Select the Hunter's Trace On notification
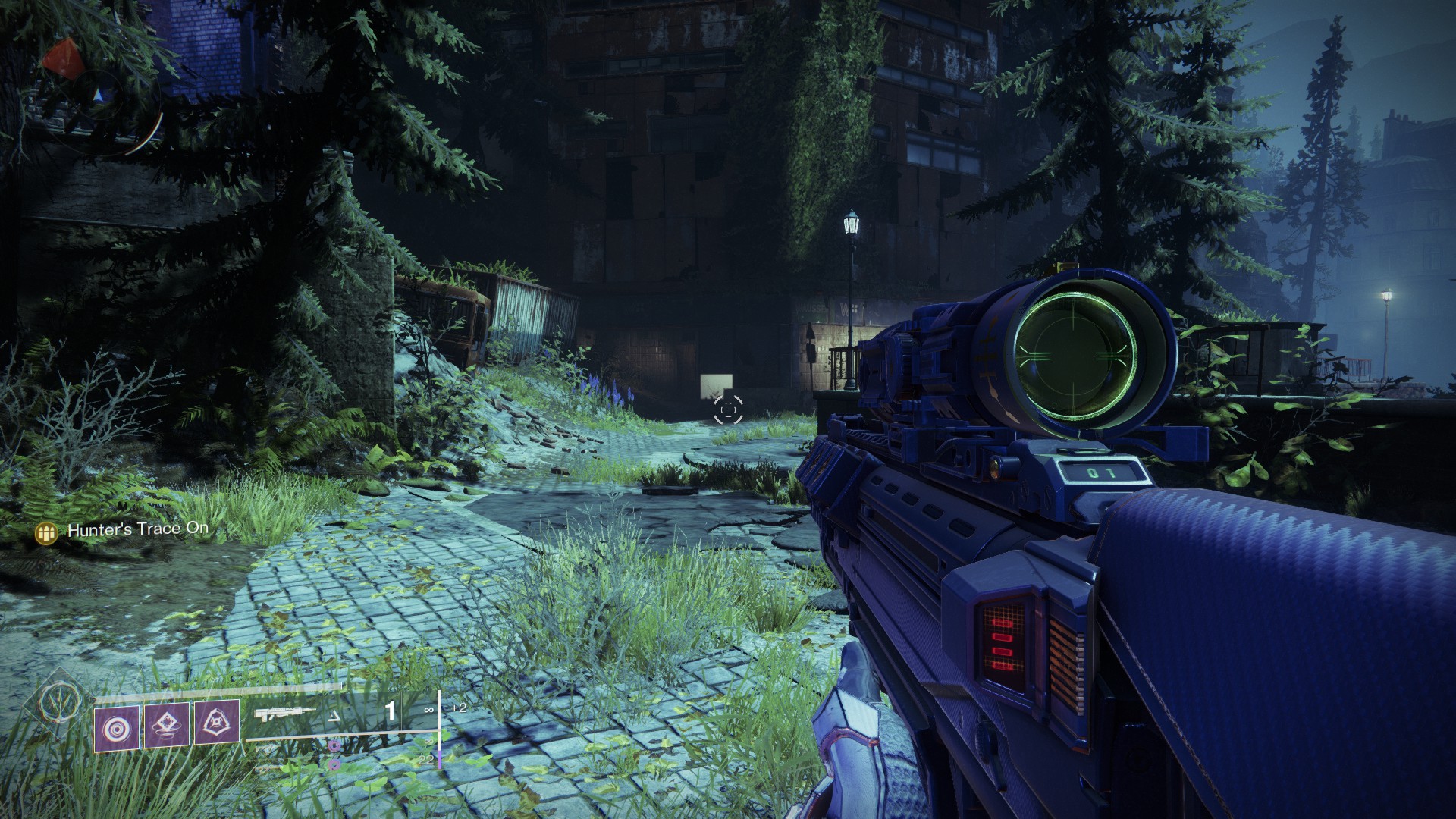Viewport: 1456px width, 819px height. pos(137,530)
